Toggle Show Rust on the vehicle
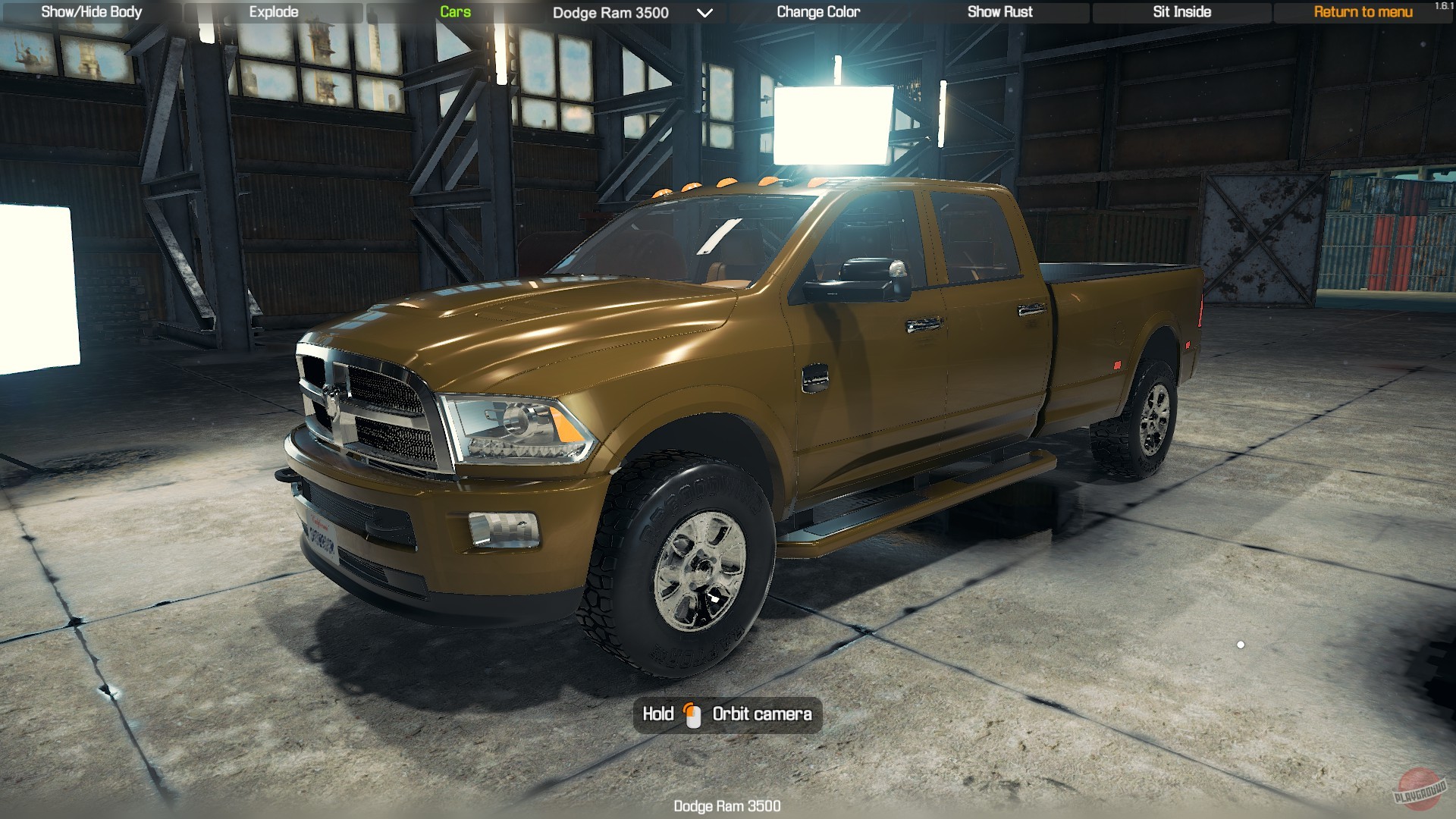The width and height of the screenshot is (1456, 819). pos(999,11)
